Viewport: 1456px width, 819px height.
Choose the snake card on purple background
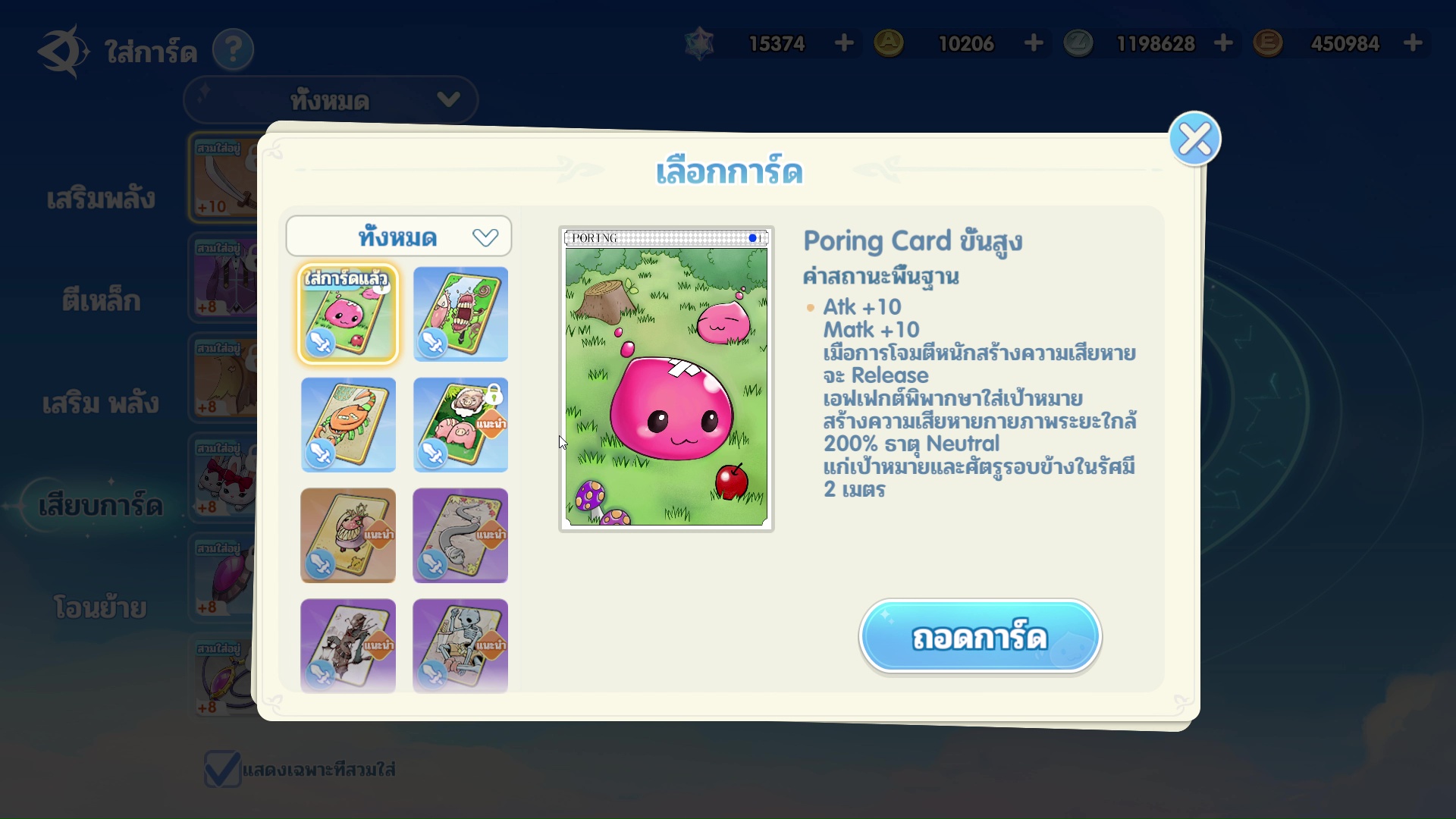pyautogui.click(x=460, y=535)
